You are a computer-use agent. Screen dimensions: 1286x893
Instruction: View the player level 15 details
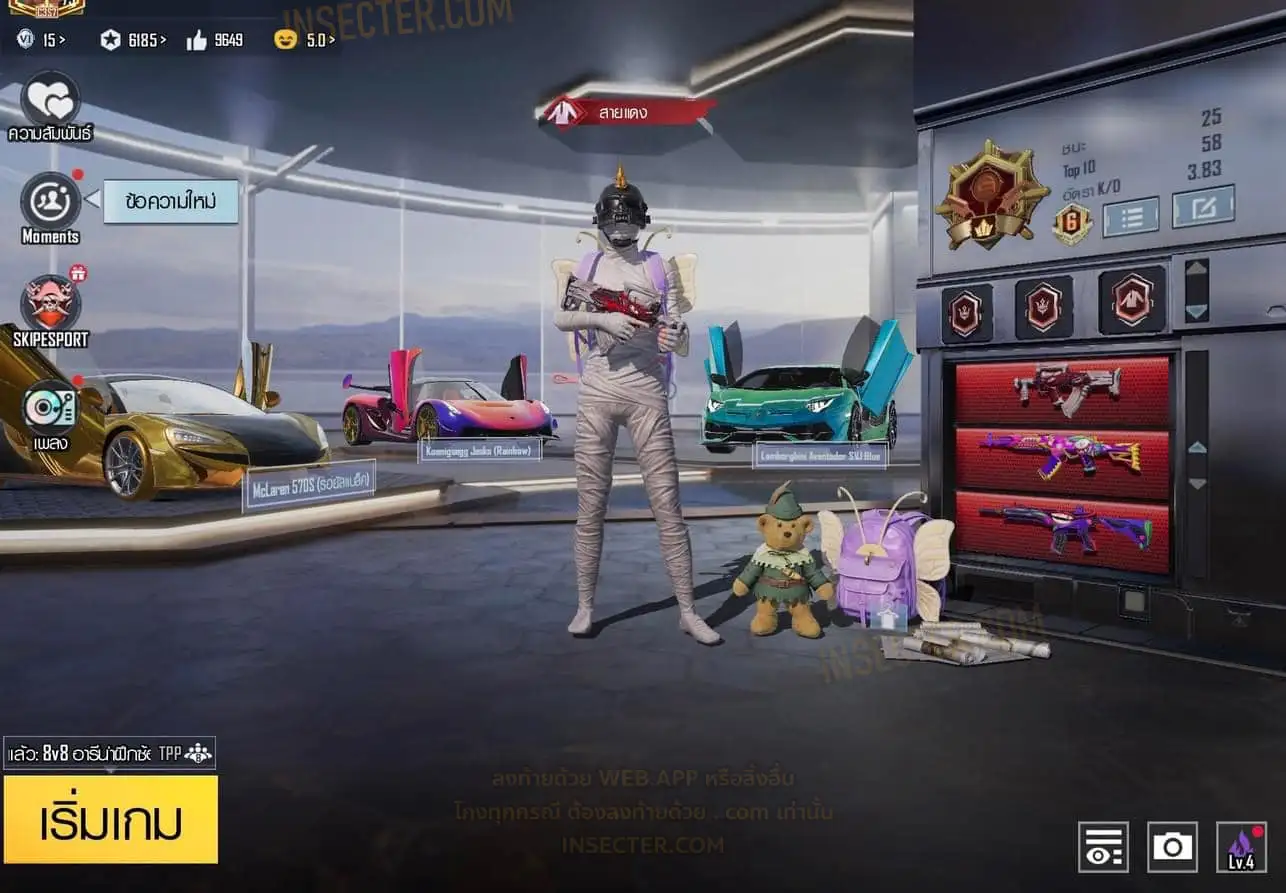(x=41, y=40)
